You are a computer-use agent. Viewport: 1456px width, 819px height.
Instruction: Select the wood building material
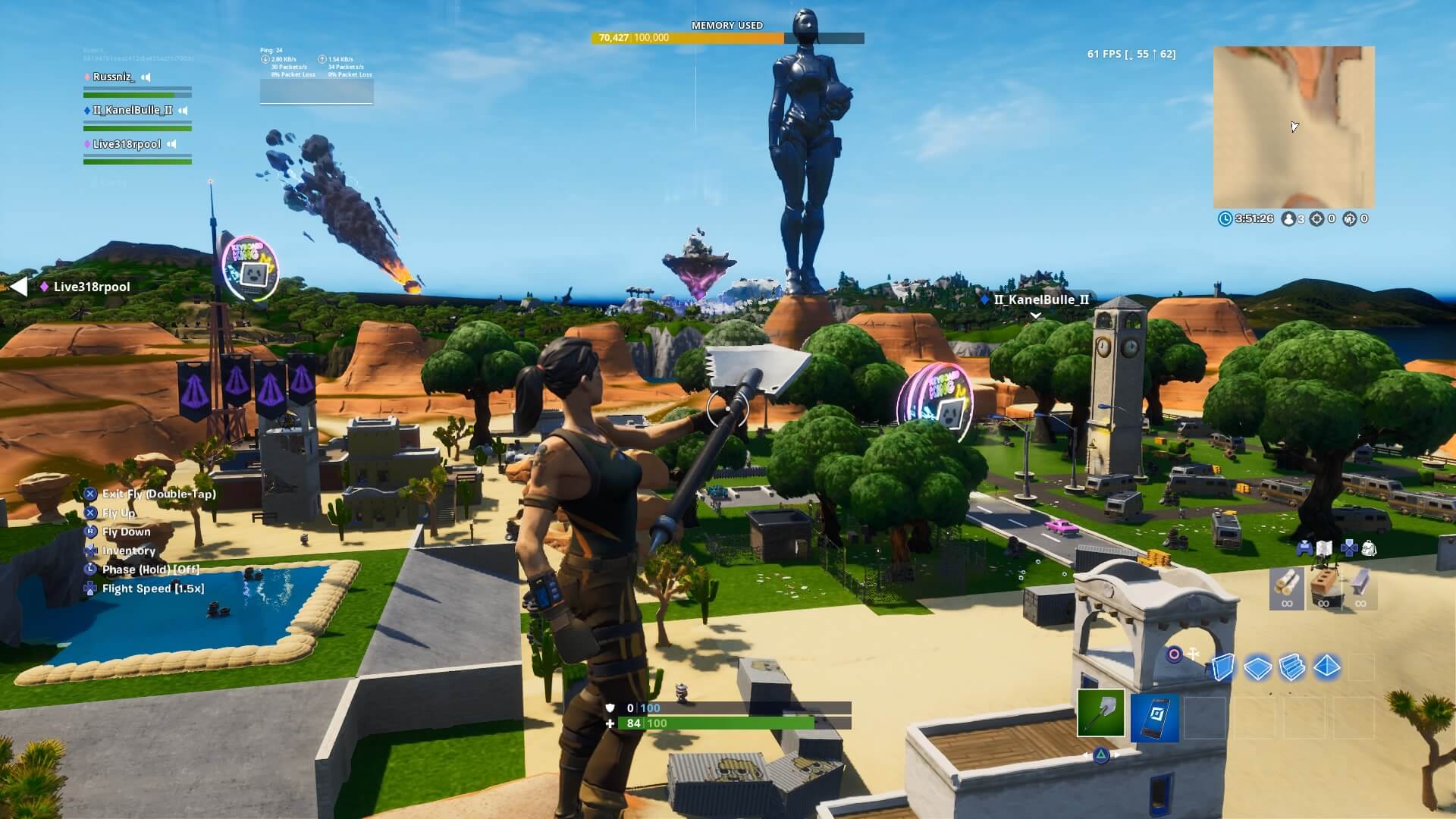click(x=1287, y=585)
